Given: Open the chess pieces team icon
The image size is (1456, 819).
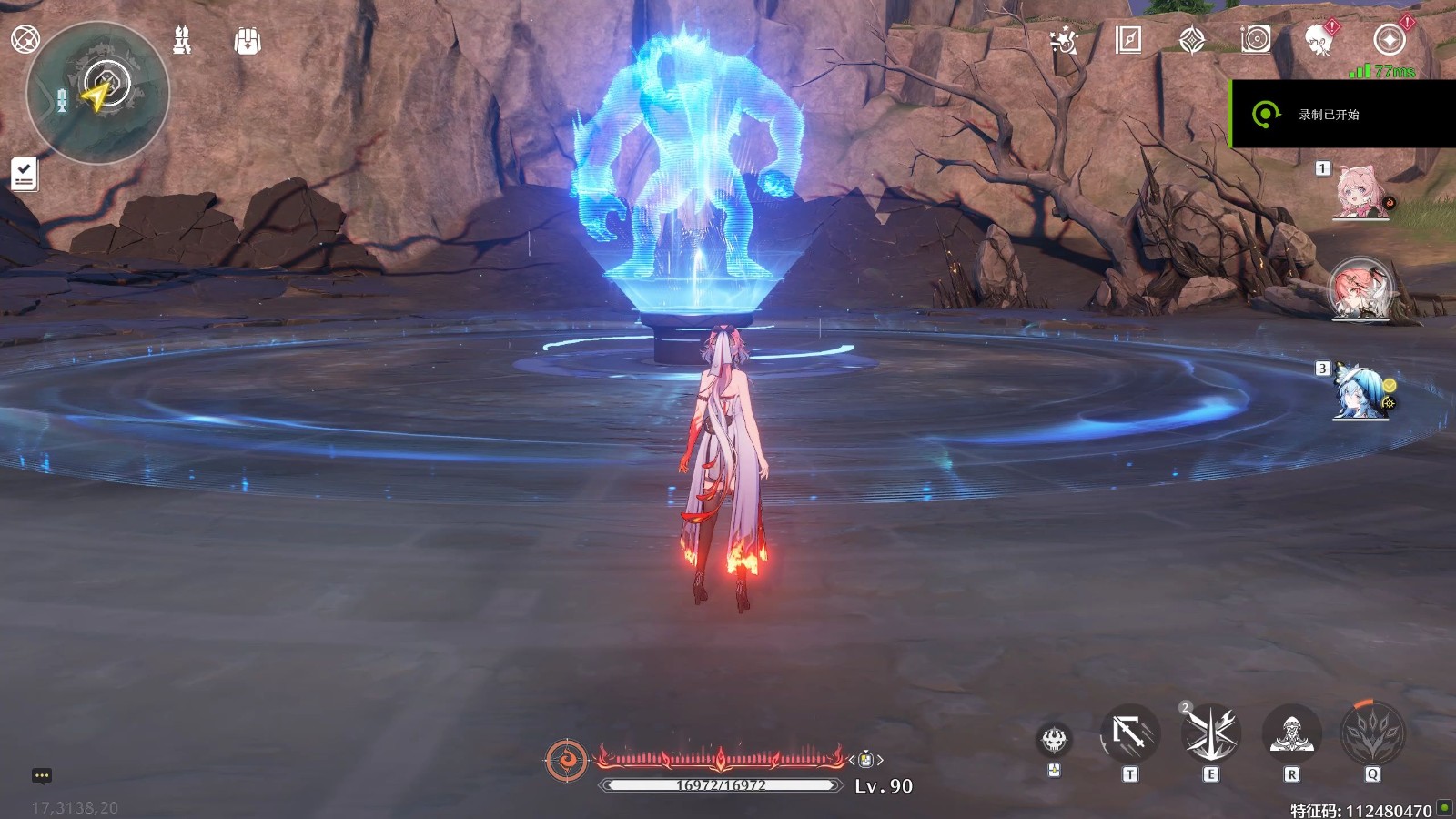Looking at the screenshot, I should click(182, 40).
